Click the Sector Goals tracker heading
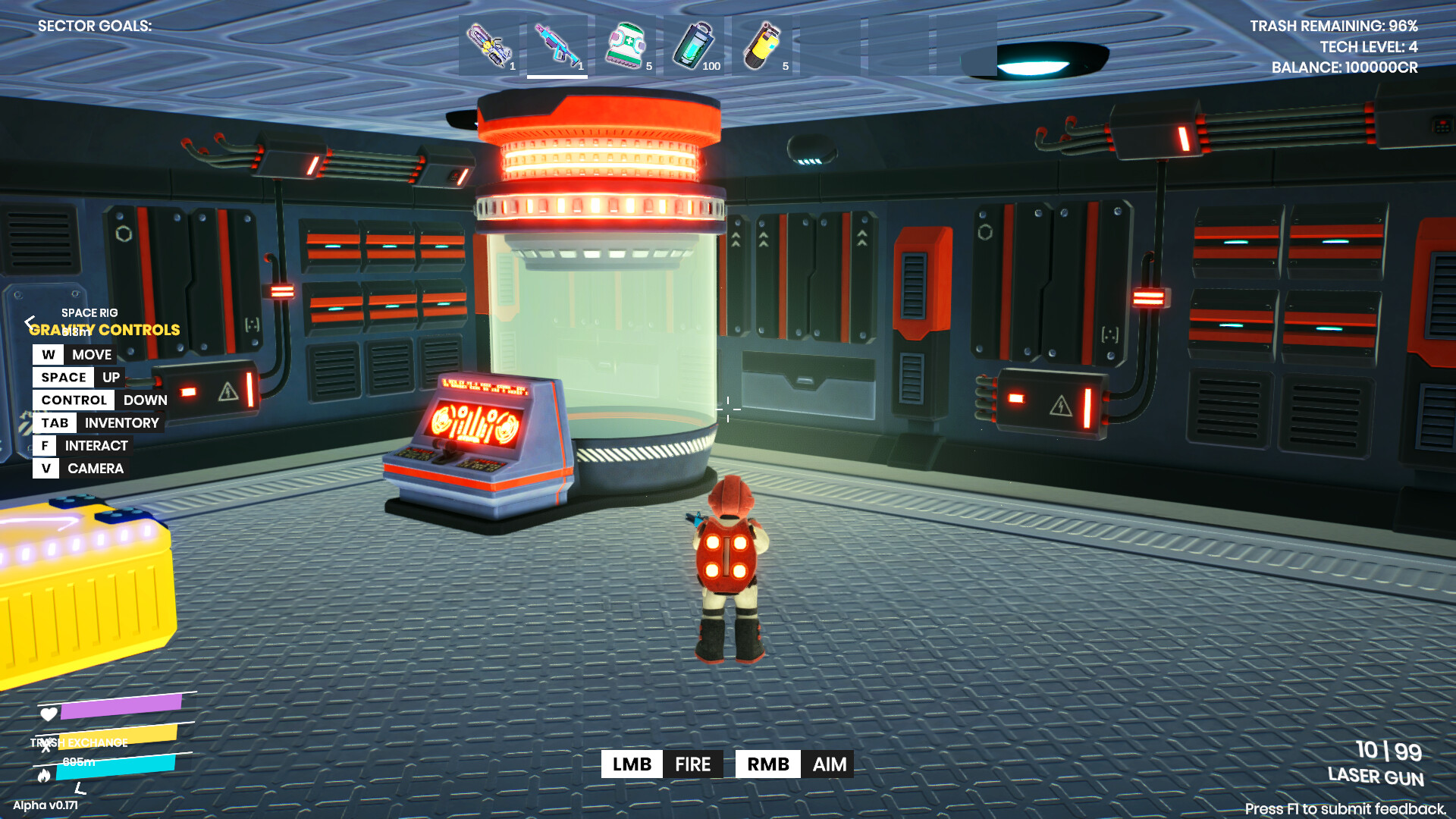Image resolution: width=1456 pixels, height=819 pixels. pyautogui.click(x=95, y=26)
